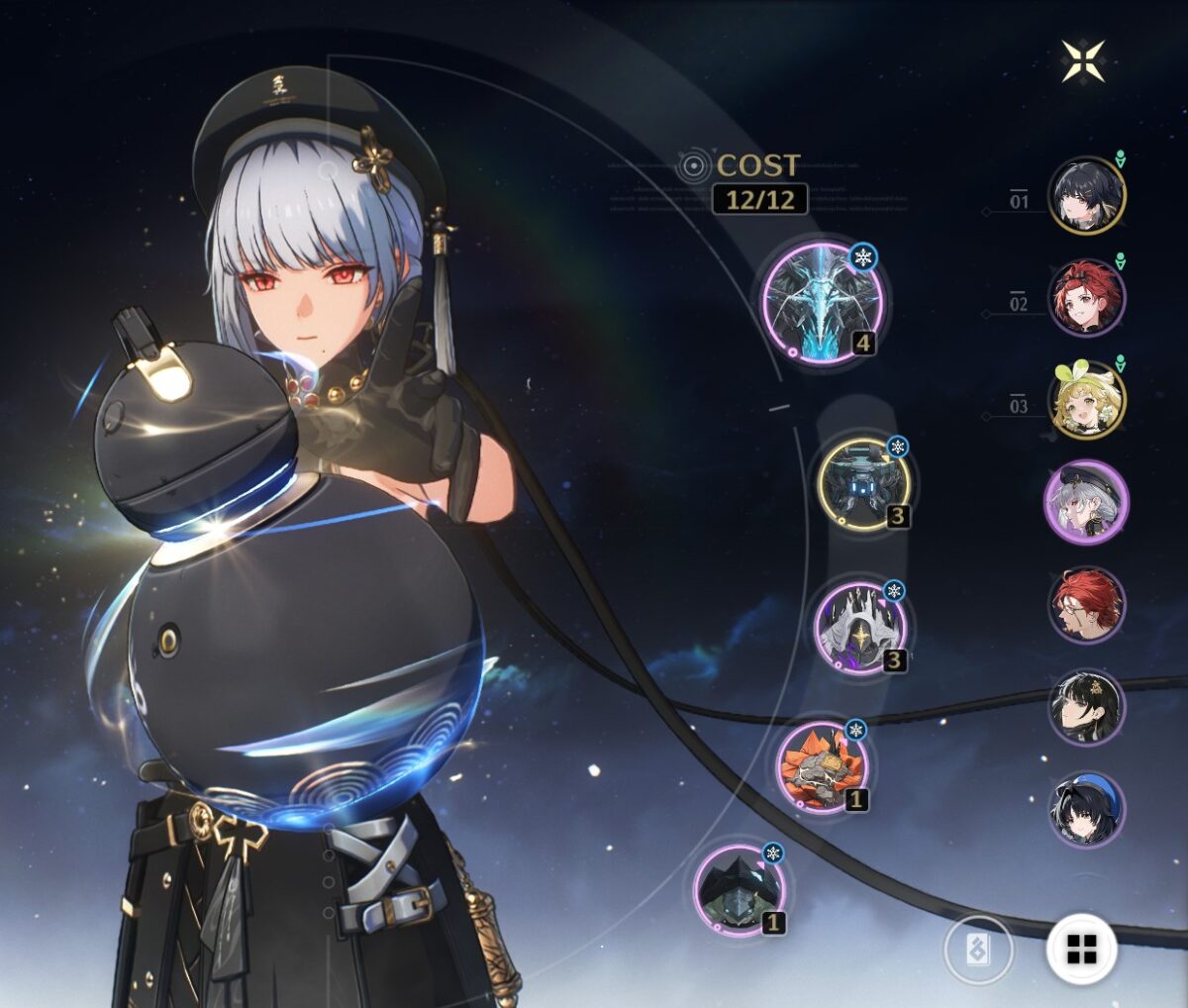
Task: Click the translucent card icon button
Action: click(978, 950)
